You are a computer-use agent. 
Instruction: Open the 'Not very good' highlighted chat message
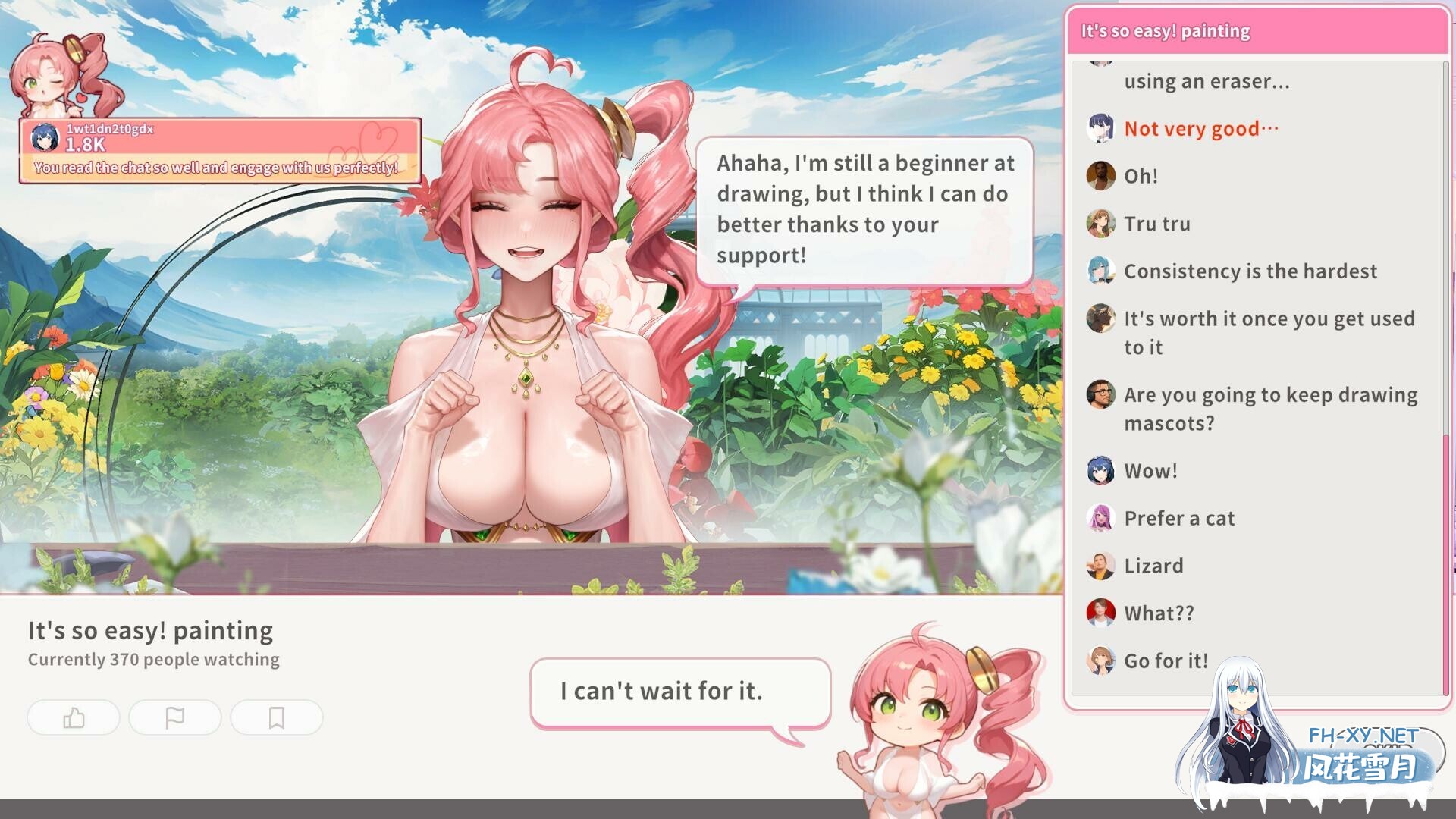(1200, 129)
